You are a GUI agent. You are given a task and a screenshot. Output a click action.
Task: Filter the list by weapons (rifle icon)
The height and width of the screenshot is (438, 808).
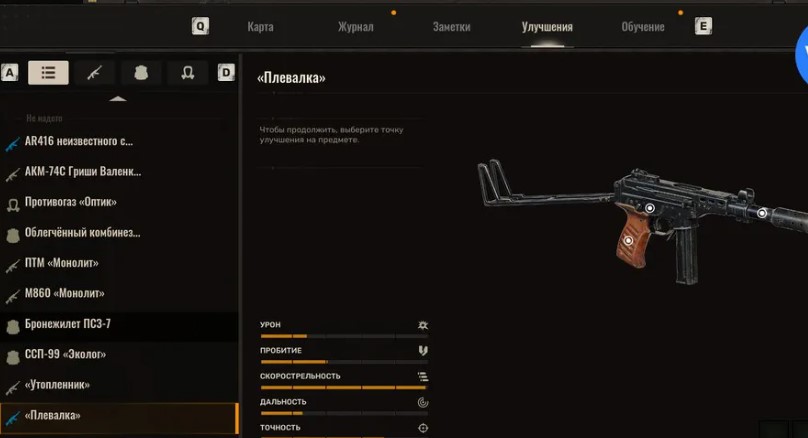[x=95, y=72]
